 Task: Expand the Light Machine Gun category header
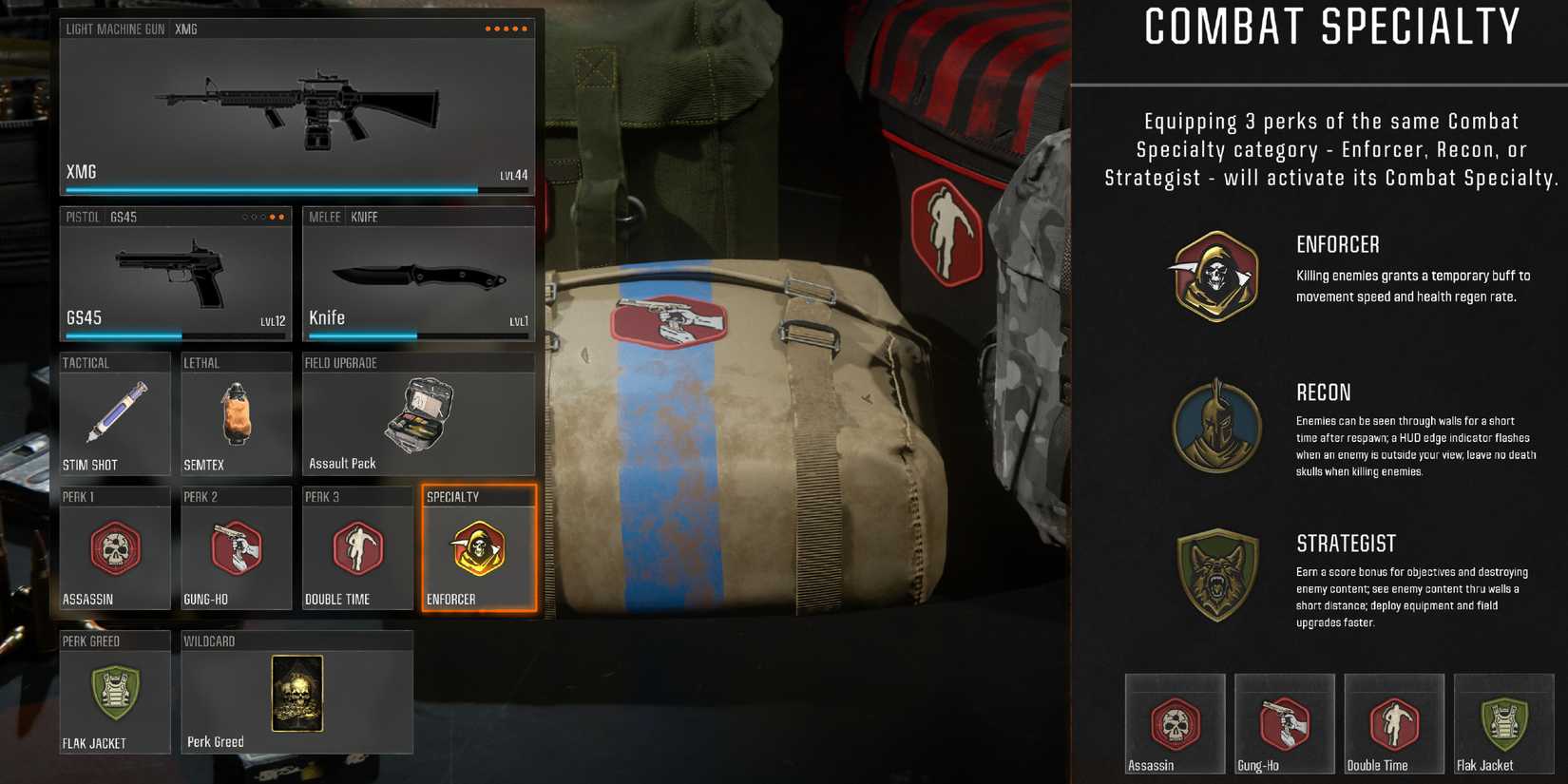tap(114, 29)
